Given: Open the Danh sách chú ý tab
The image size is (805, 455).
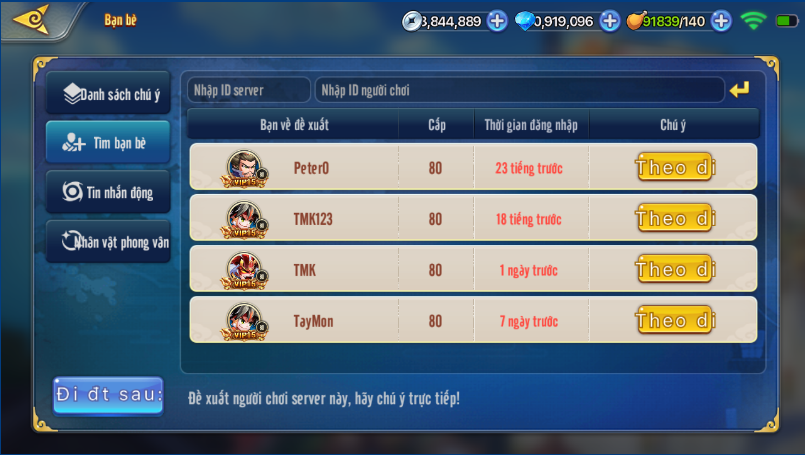Looking at the screenshot, I should tap(108, 94).
